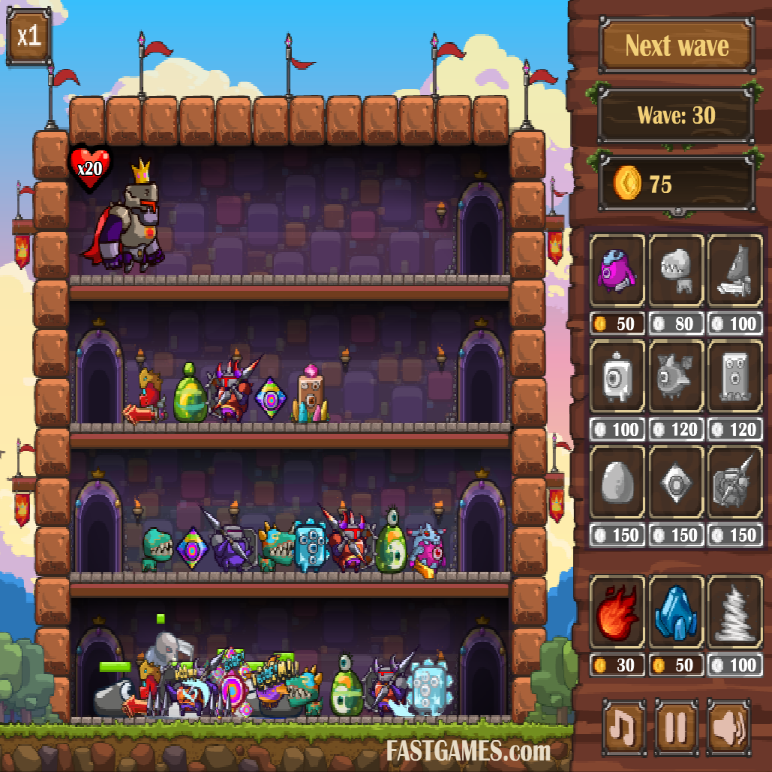Select the grey egg unit slot
Viewport: 772px width, 772px height.
pos(617,483)
